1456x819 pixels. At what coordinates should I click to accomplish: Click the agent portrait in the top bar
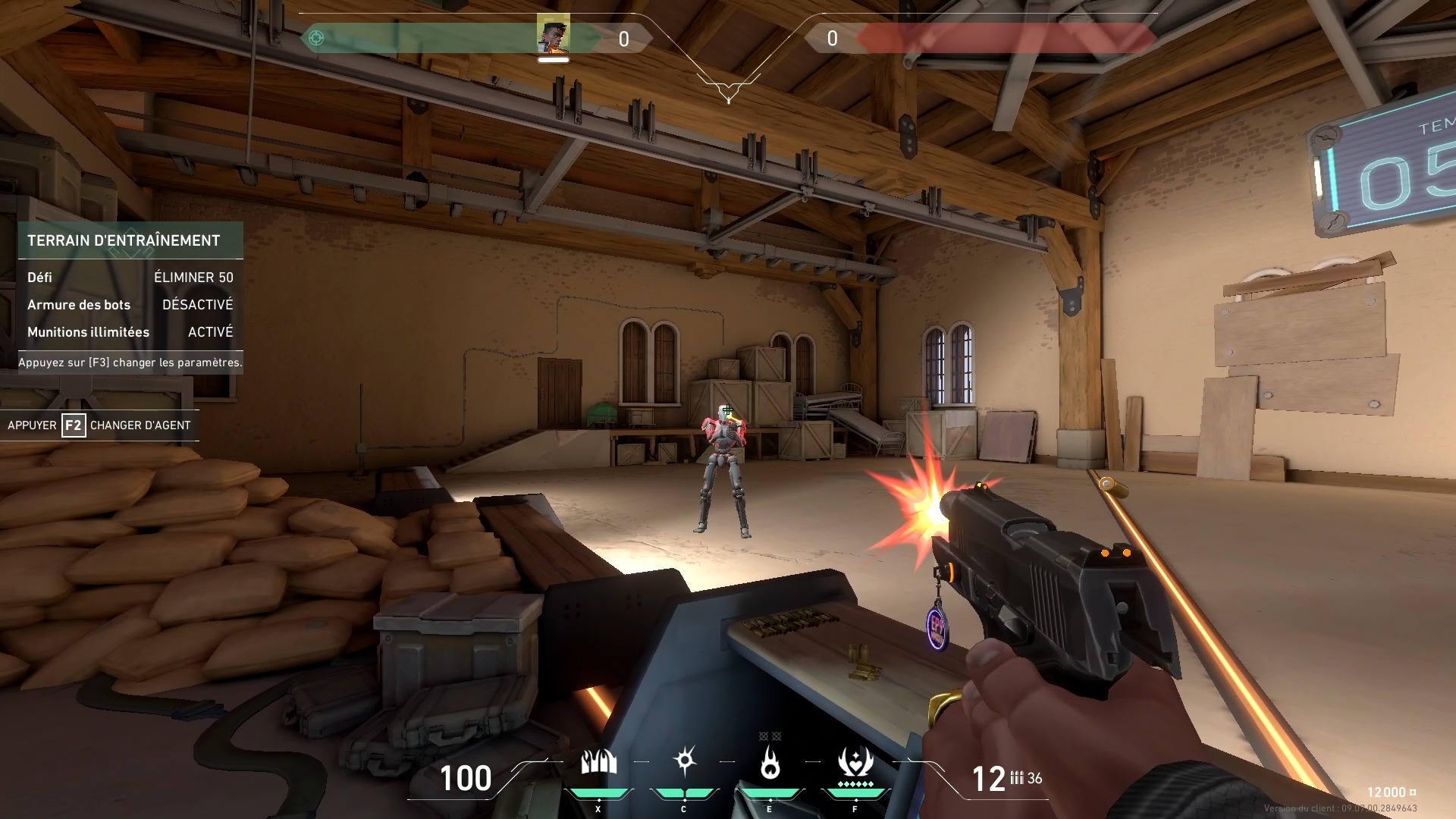coord(553,35)
